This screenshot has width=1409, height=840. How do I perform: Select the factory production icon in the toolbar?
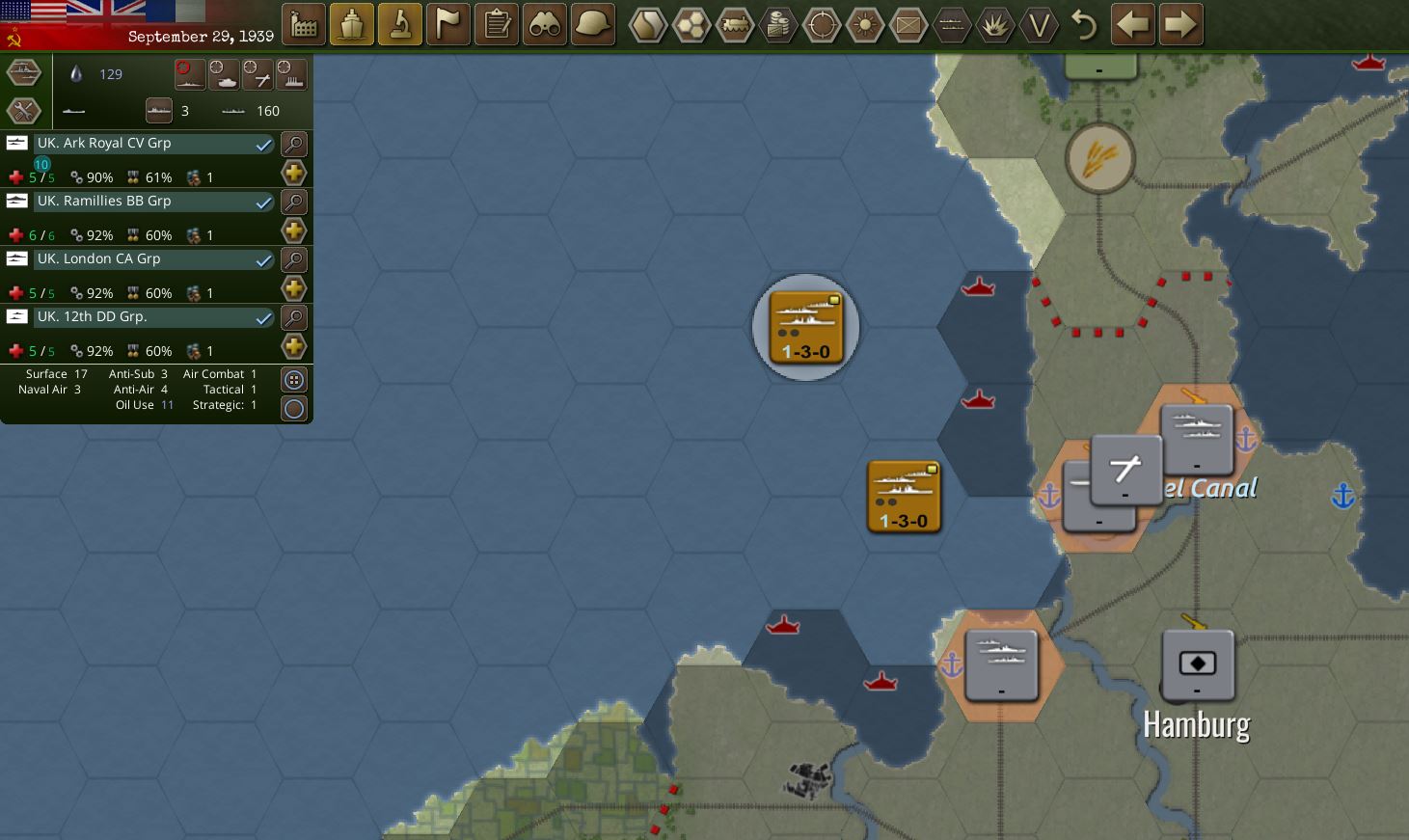(x=303, y=24)
